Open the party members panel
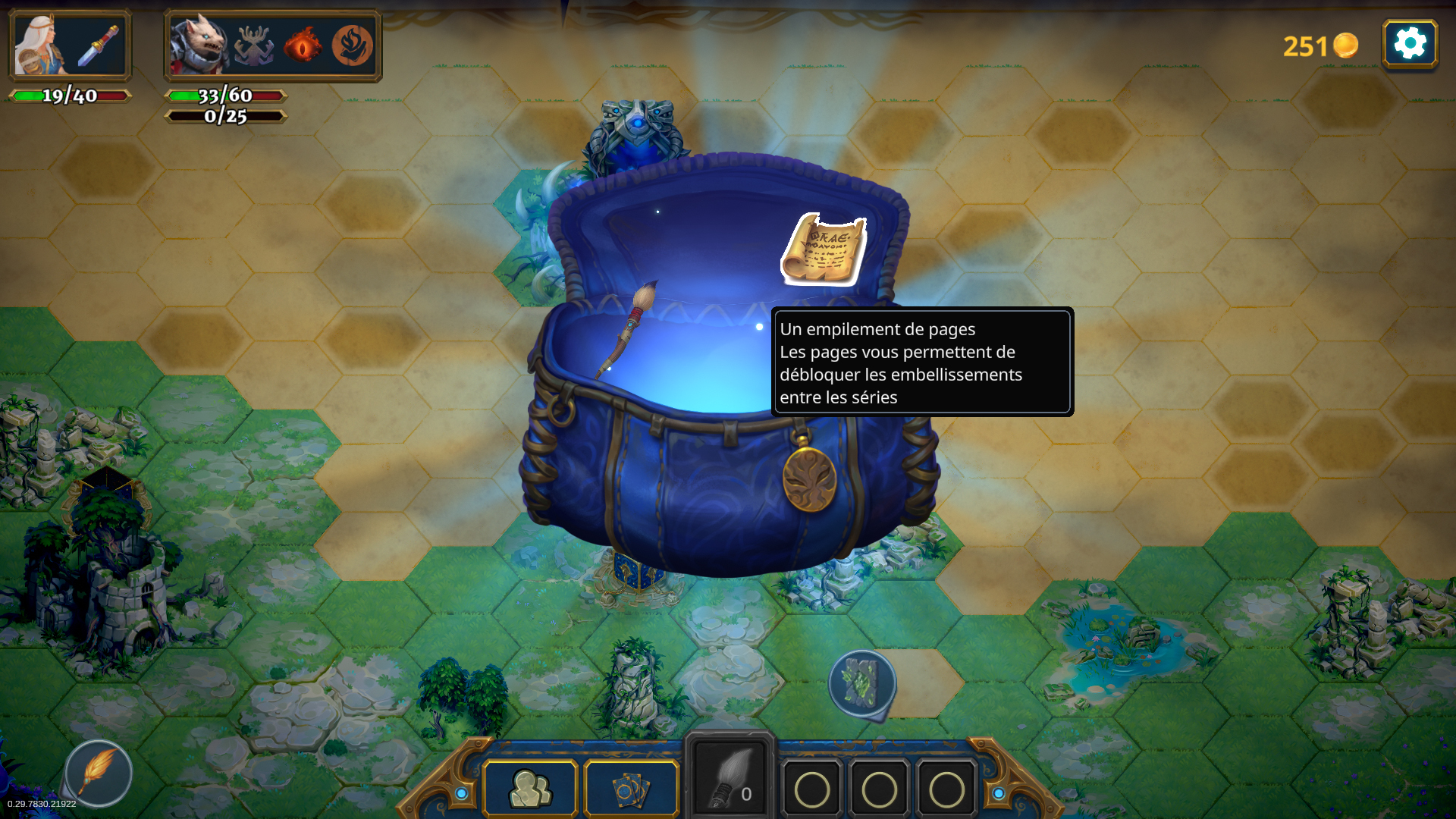This screenshot has height=819, width=1456. (531, 789)
